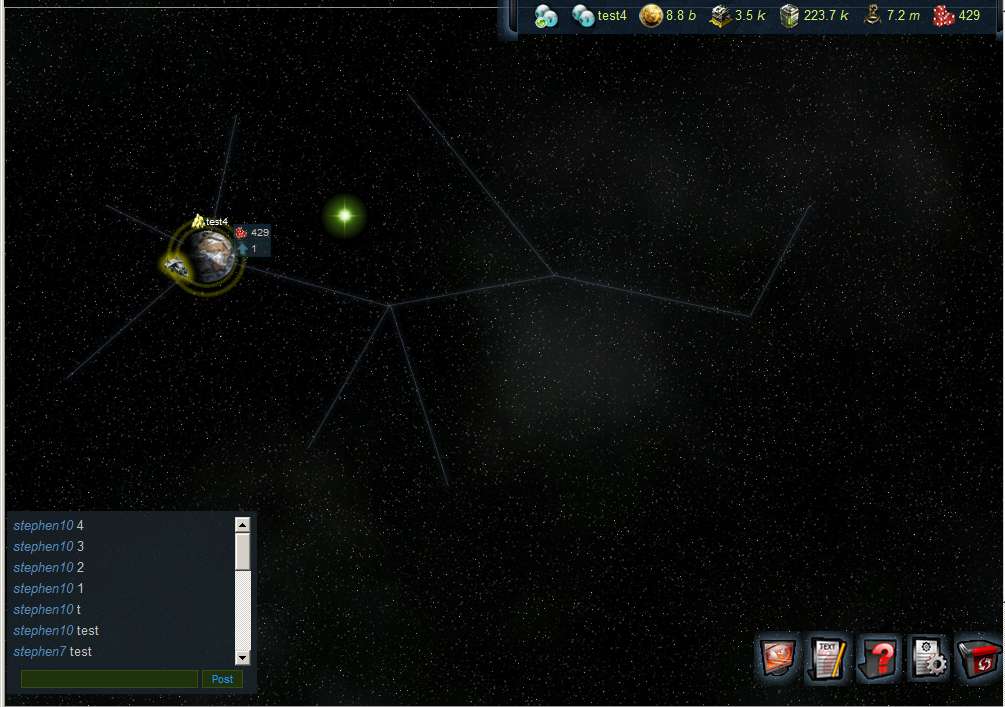Click the planets icon with green arrow
1005x707 pixels.
546,16
